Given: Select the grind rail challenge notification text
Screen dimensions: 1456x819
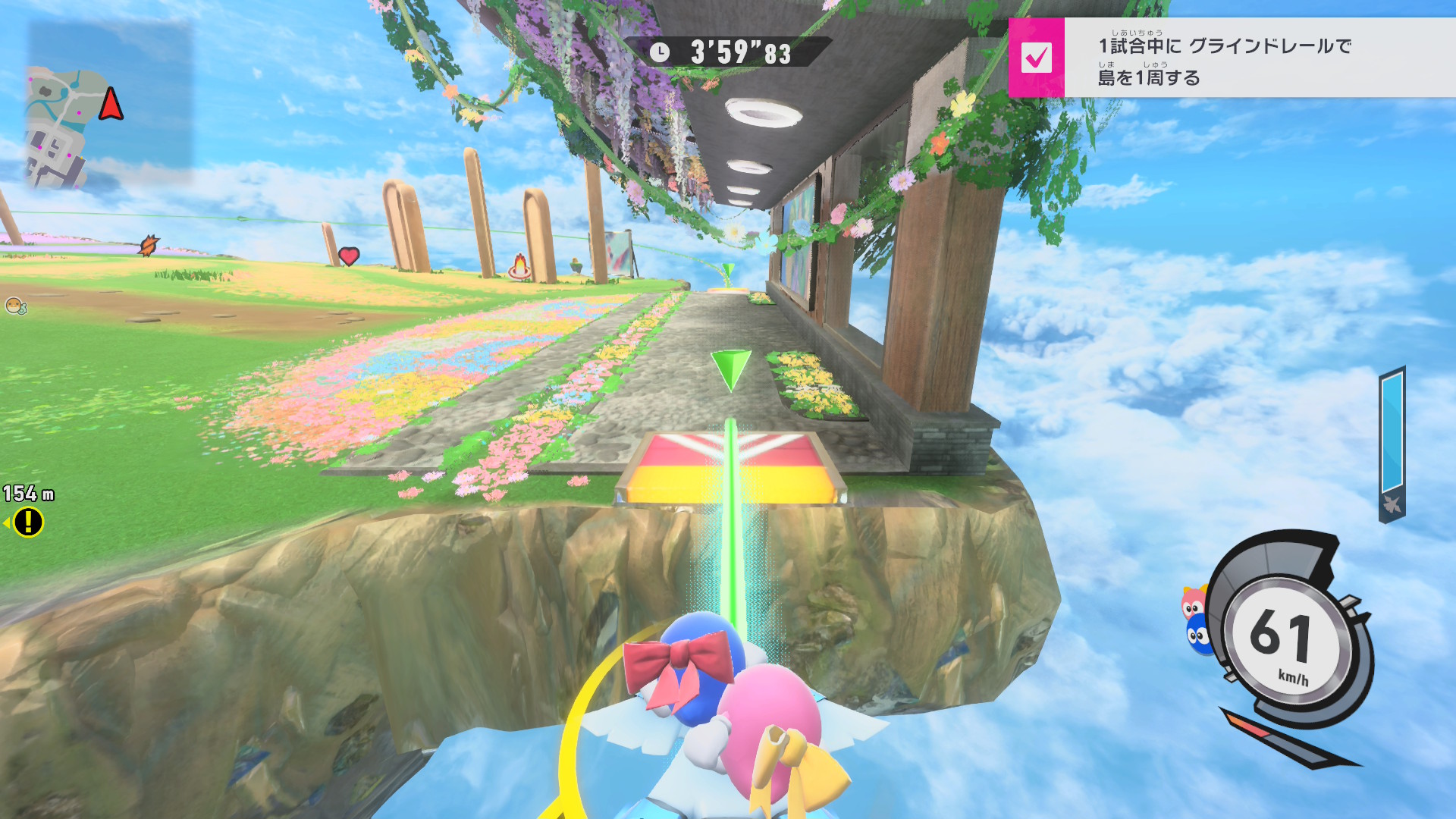Looking at the screenshot, I should 1224,61.
